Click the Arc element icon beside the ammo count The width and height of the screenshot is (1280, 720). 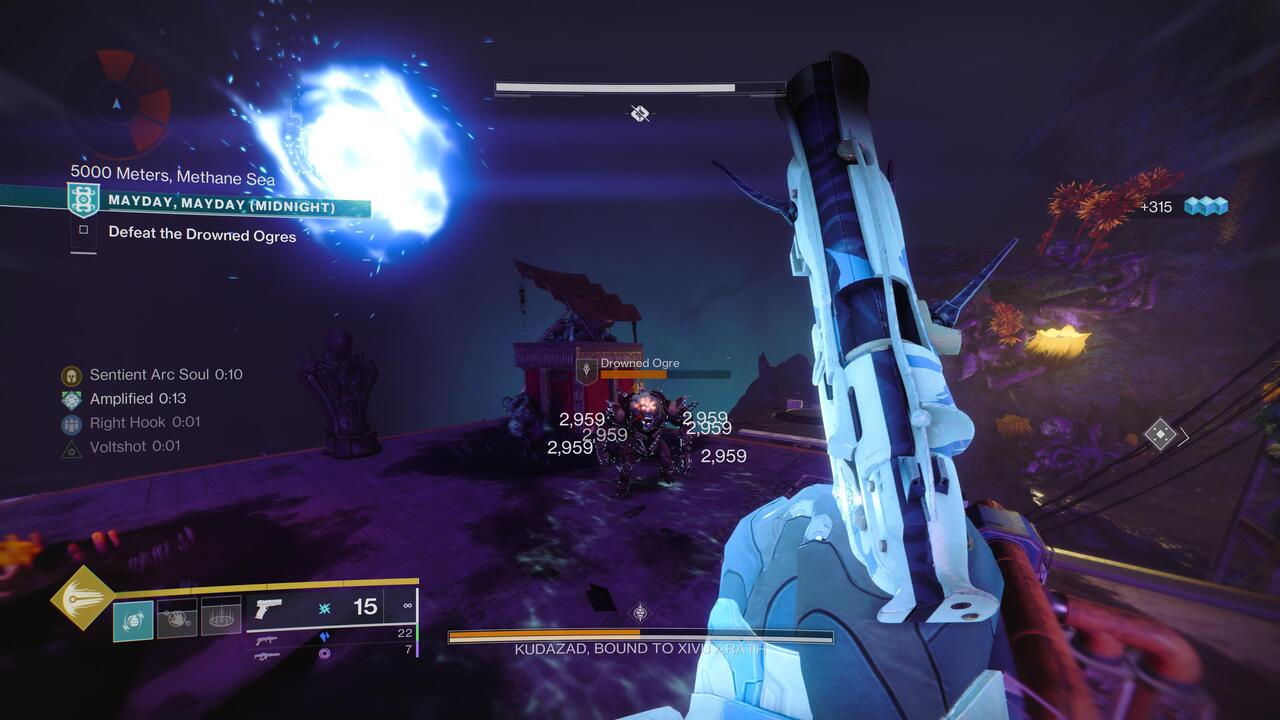323,606
